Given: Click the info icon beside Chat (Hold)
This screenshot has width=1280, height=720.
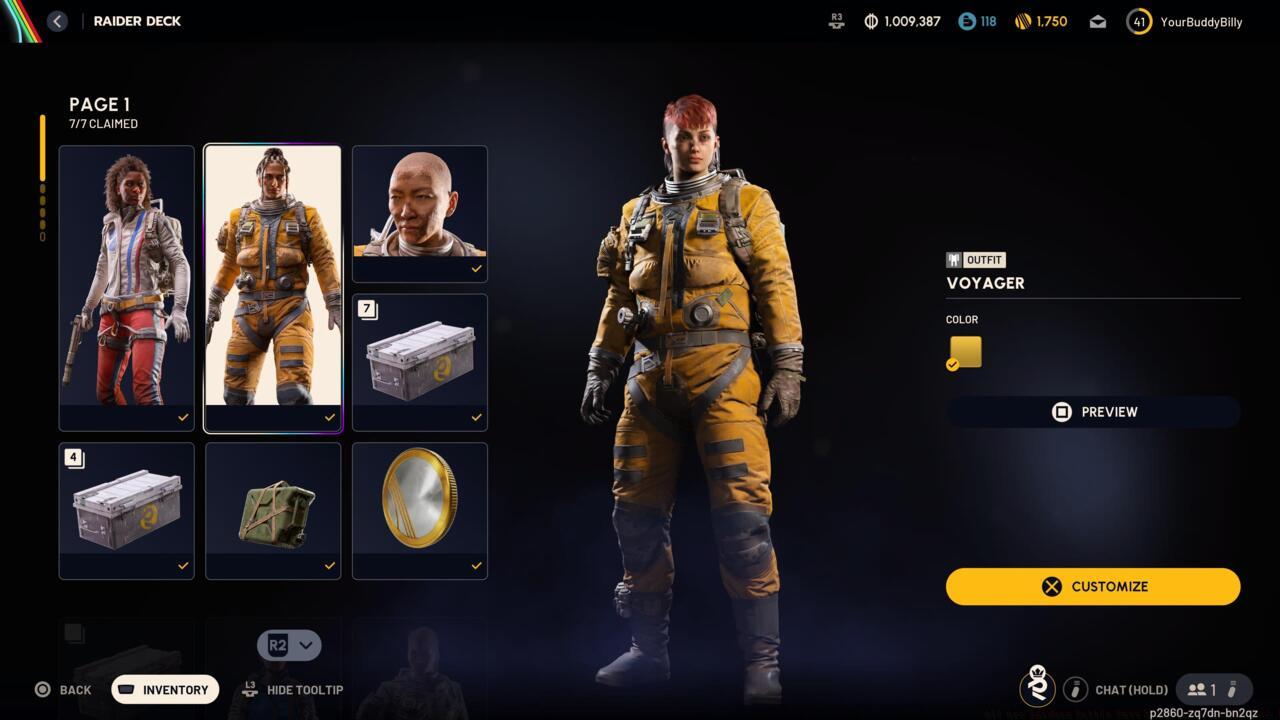Looking at the screenshot, I should pyautogui.click(x=1075, y=689).
